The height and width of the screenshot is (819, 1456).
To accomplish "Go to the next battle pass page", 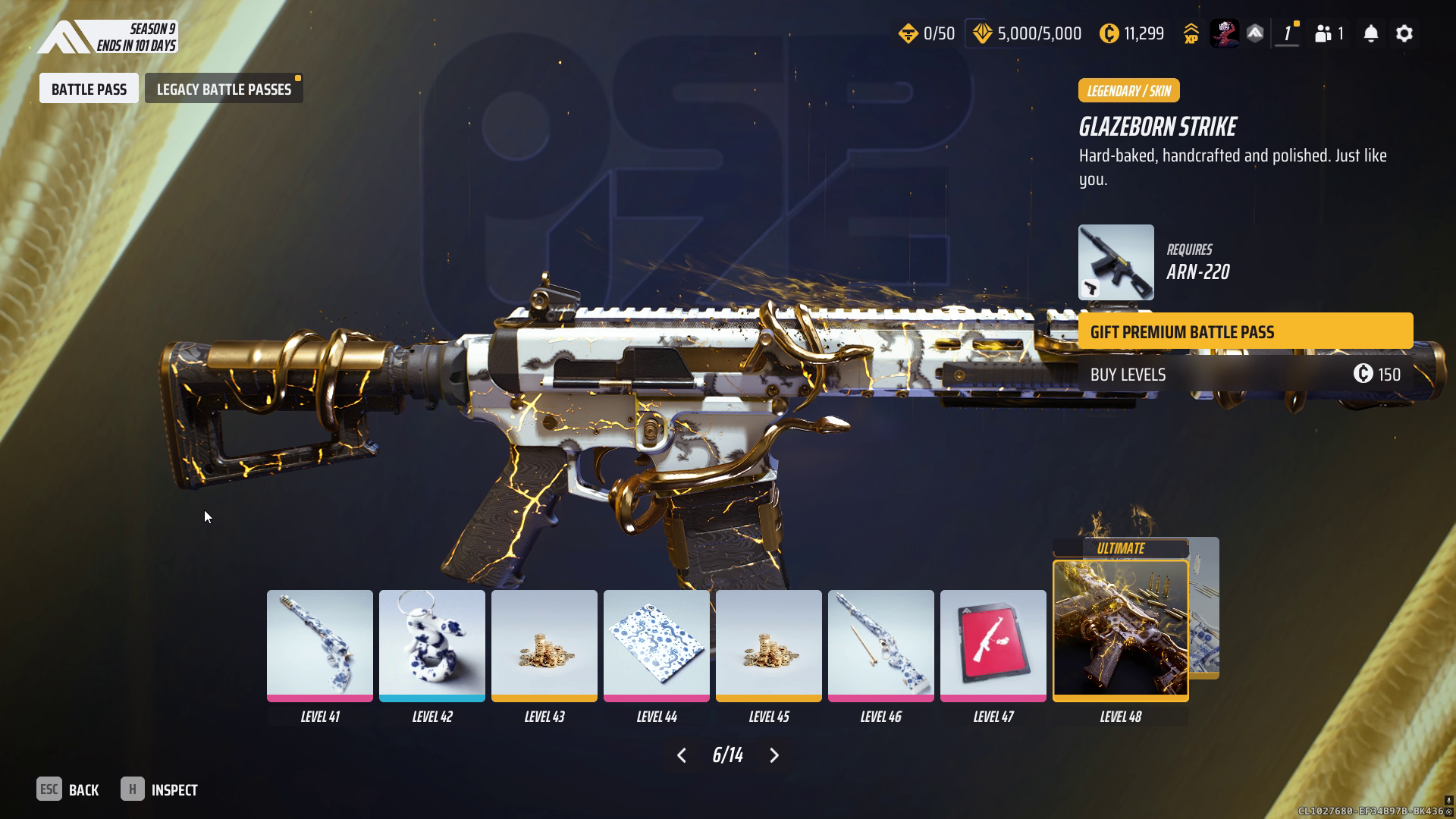I will click(x=774, y=755).
